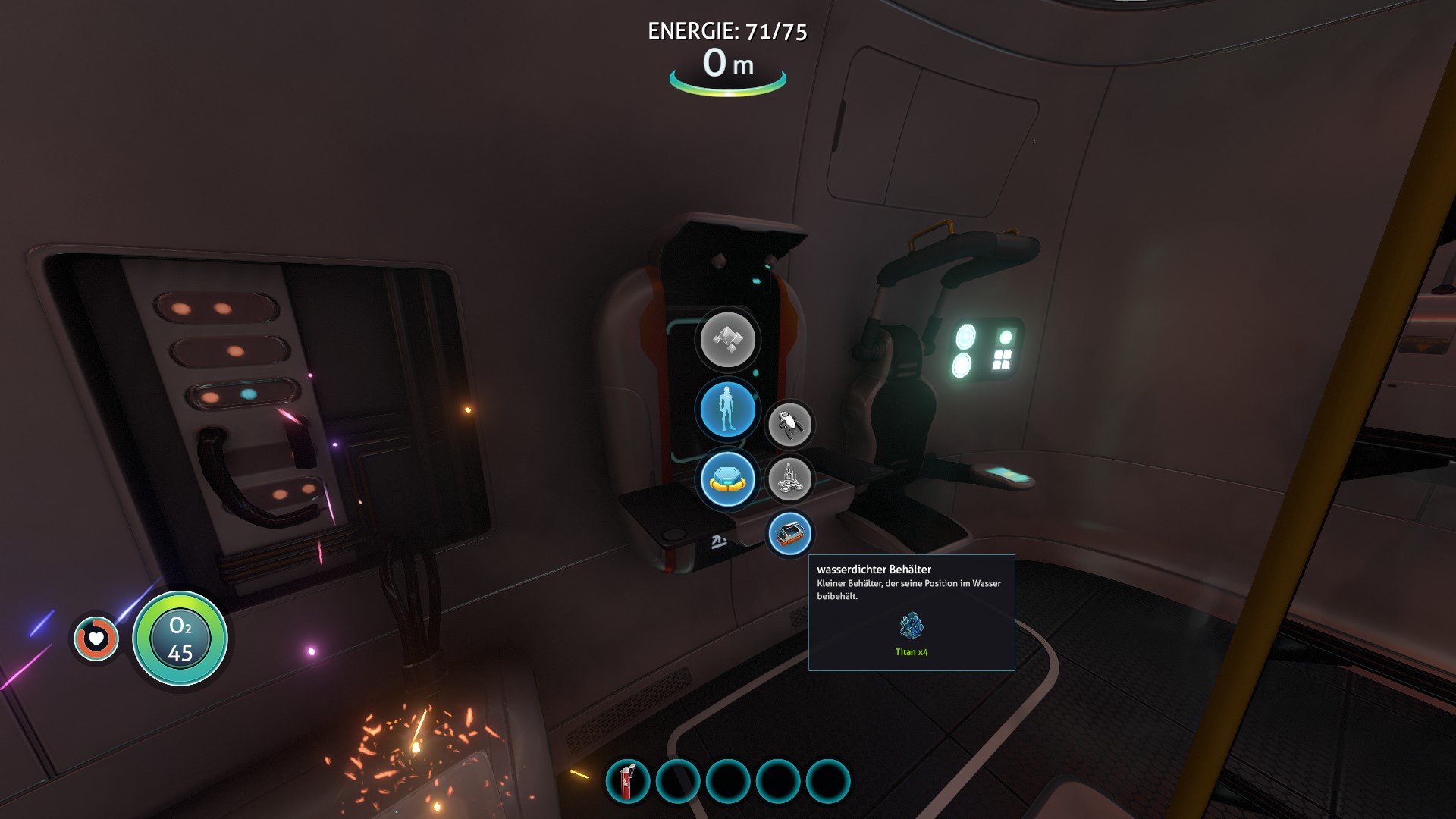1456x819 pixels.
Task: Craft the wasserdichter Behälter container
Action: tap(789, 534)
